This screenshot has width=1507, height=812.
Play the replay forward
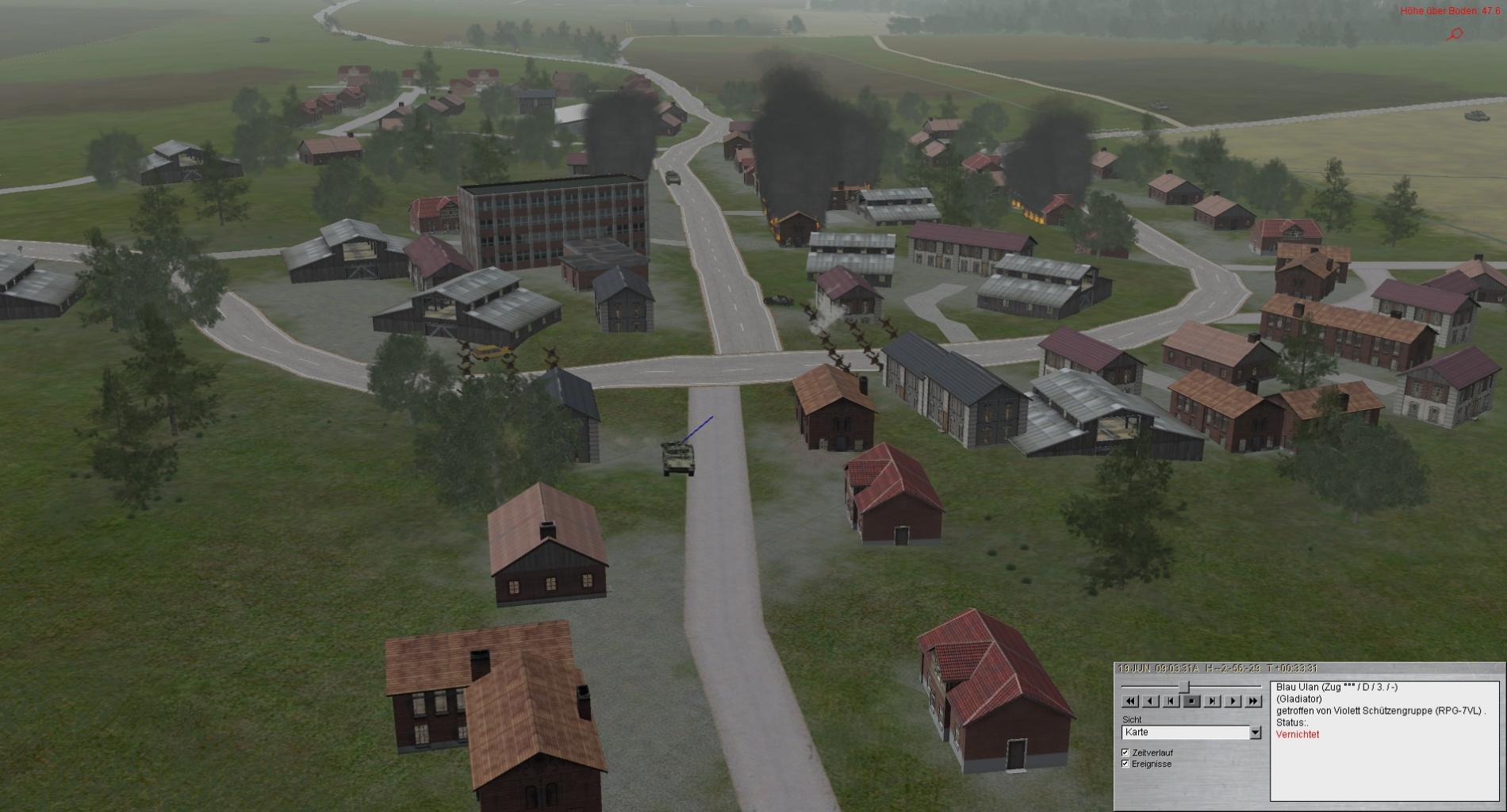1233,701
